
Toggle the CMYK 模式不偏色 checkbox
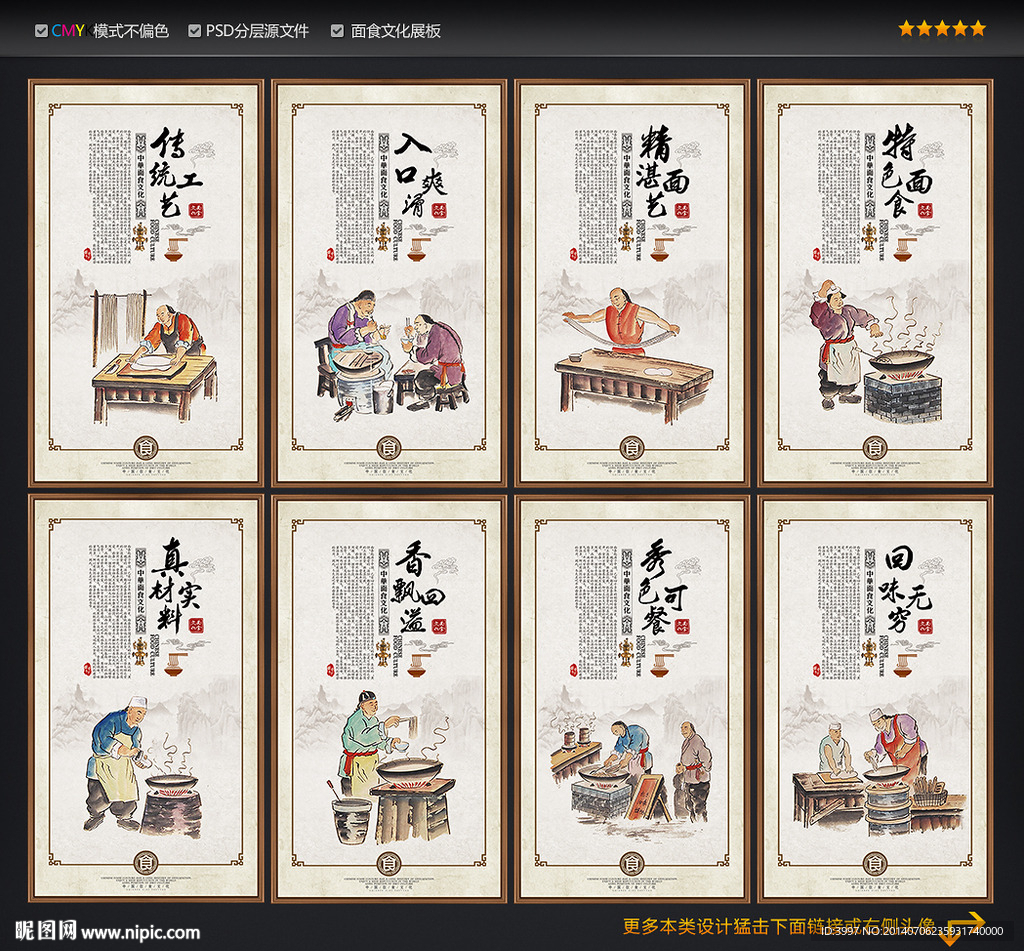41,31
